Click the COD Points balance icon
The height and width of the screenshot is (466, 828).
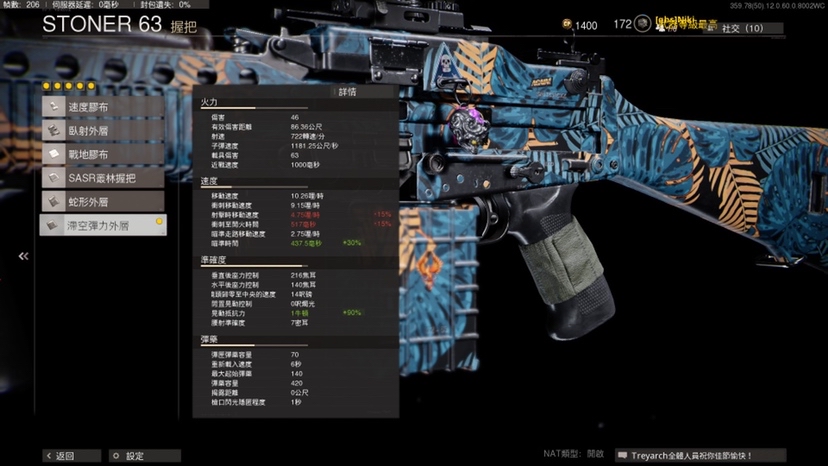(568, 25)
